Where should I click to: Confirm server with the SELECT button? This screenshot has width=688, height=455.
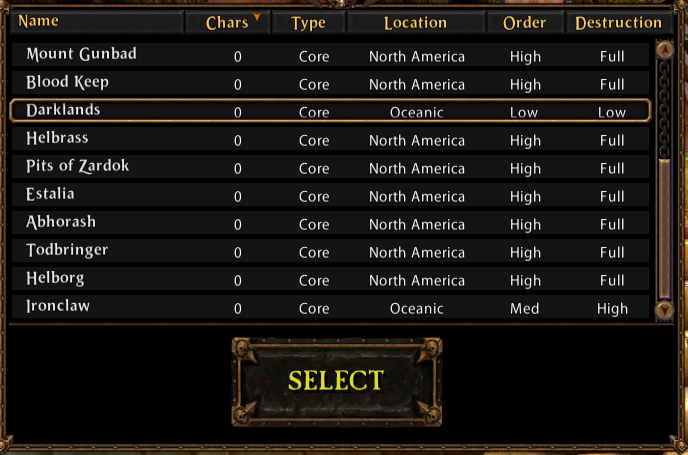(336, 380)
